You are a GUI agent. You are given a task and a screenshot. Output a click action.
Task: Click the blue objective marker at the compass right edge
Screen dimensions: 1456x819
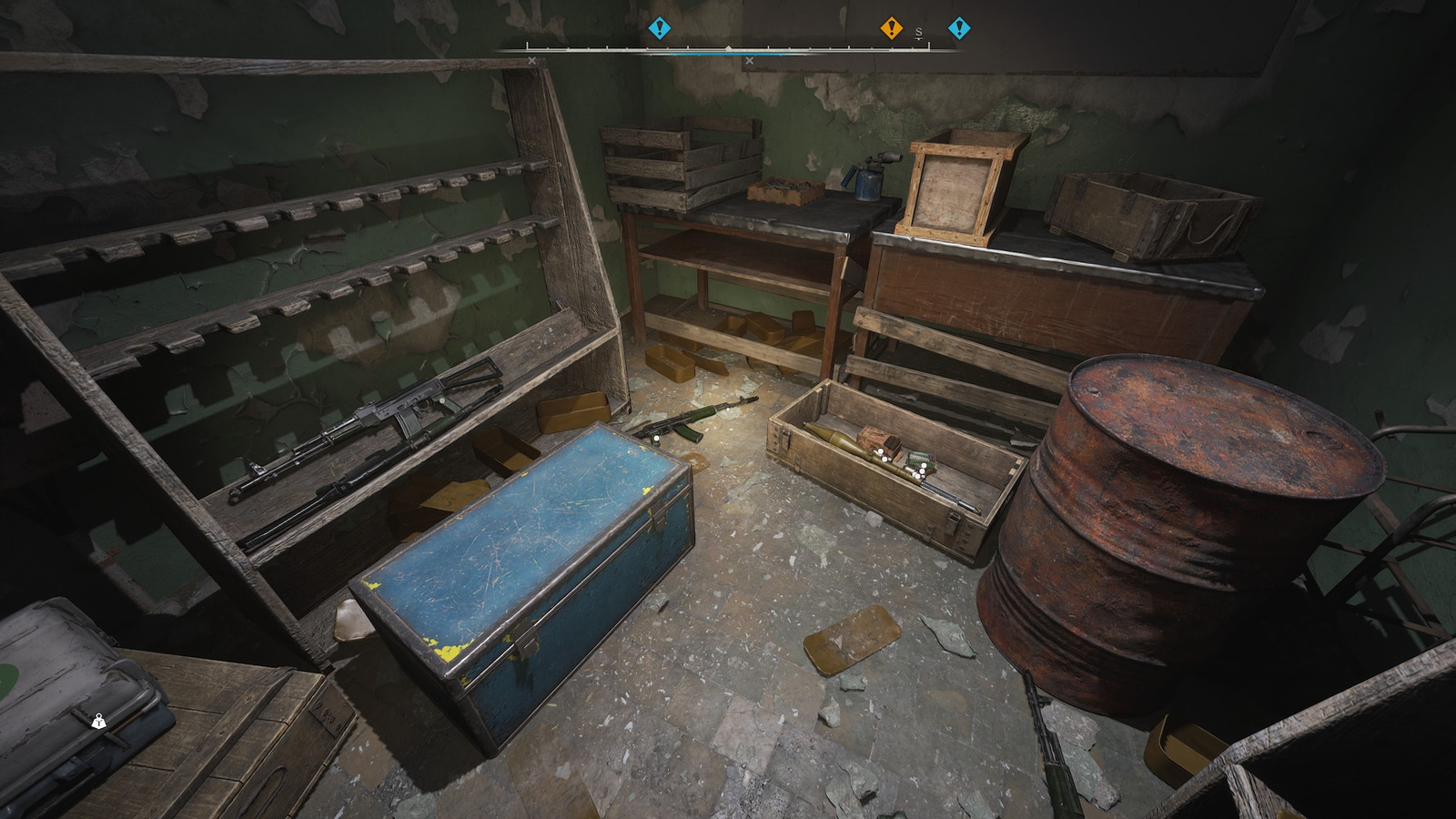tap(957, 29)
